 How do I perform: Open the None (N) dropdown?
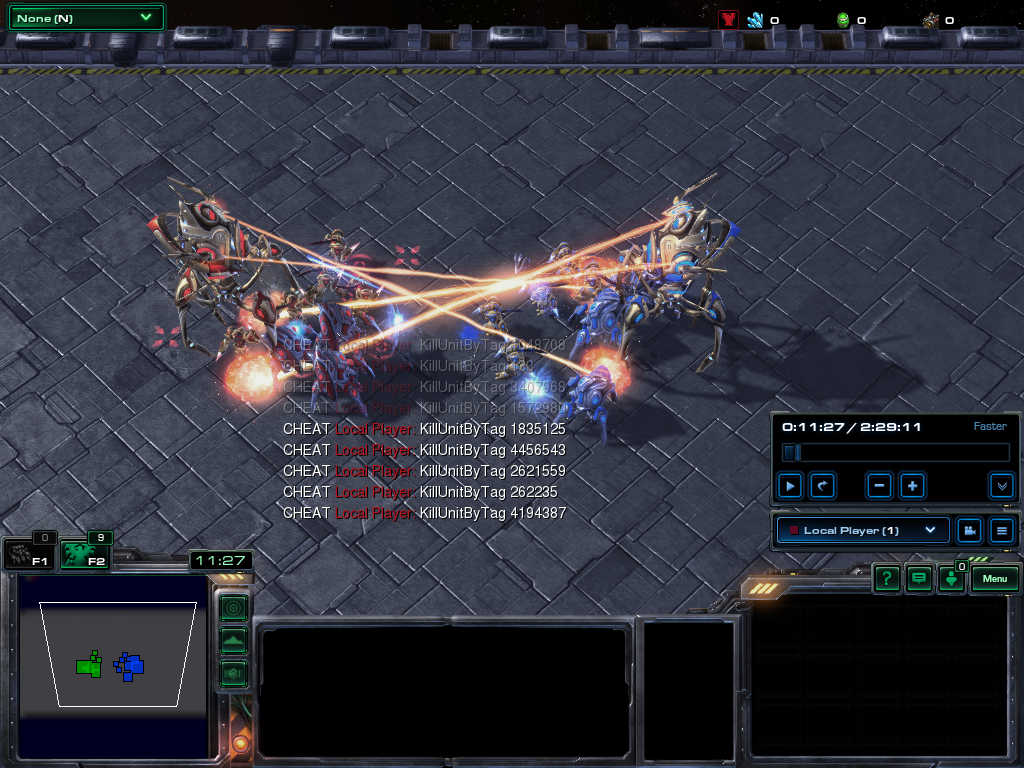86,18
